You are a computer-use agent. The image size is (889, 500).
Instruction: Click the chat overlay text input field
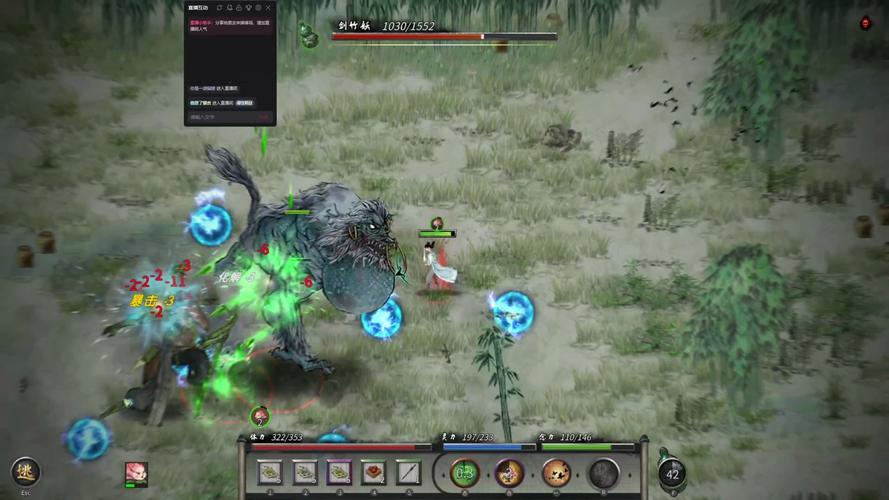tap(220, 117)
